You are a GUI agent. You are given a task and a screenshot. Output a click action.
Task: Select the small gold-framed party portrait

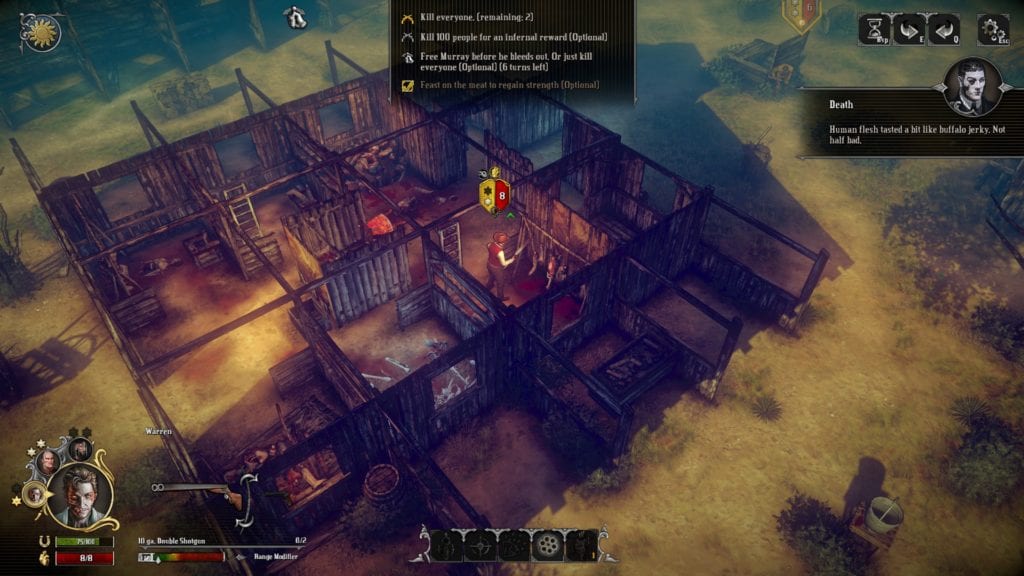click(x=35, y=494)
